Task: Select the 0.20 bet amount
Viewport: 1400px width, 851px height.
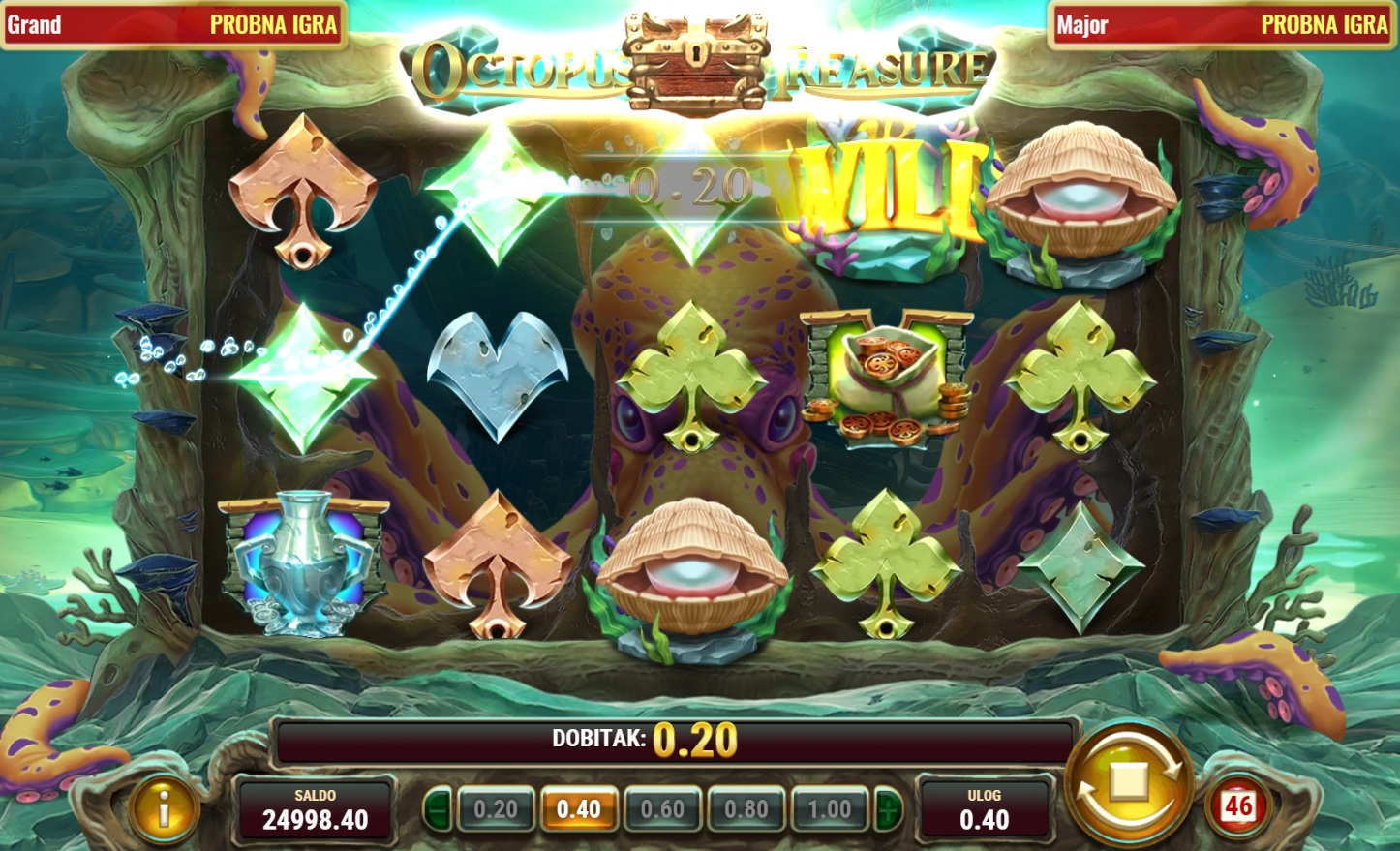Action: (495, 809)
